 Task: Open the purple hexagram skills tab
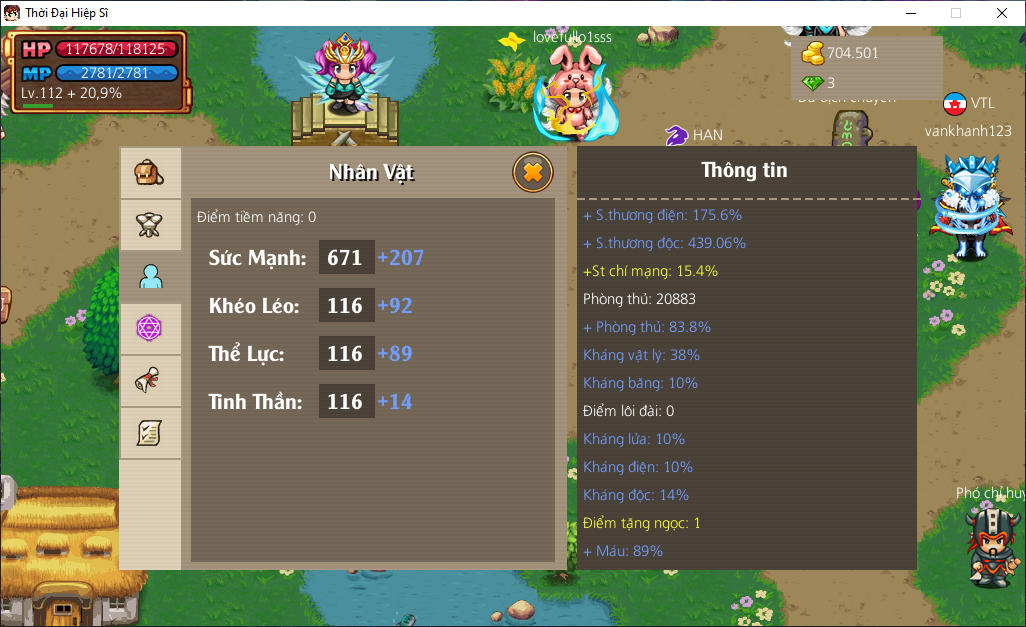click(x=150, y=329)
